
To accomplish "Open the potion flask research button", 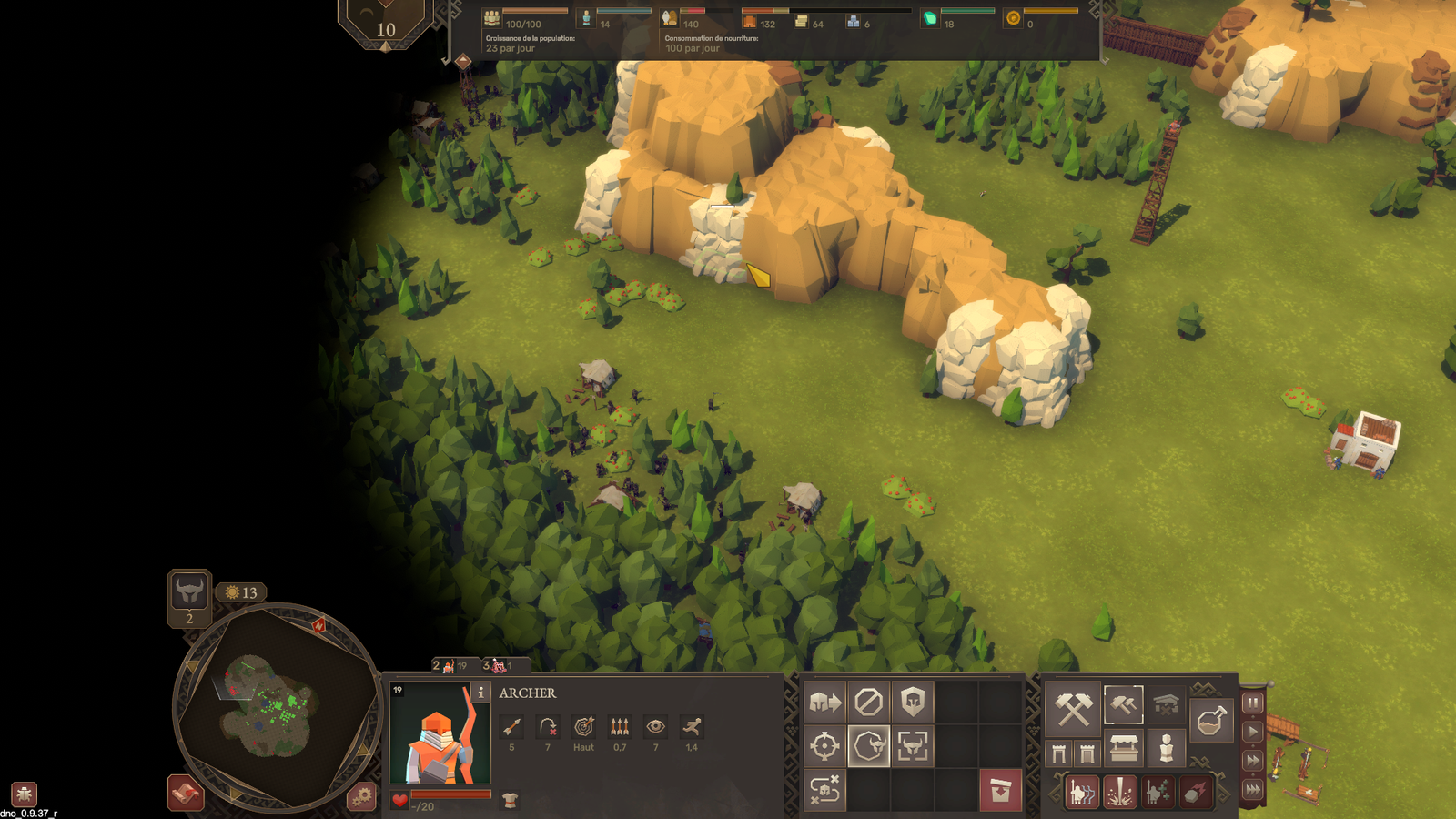I will (1210, 722).
